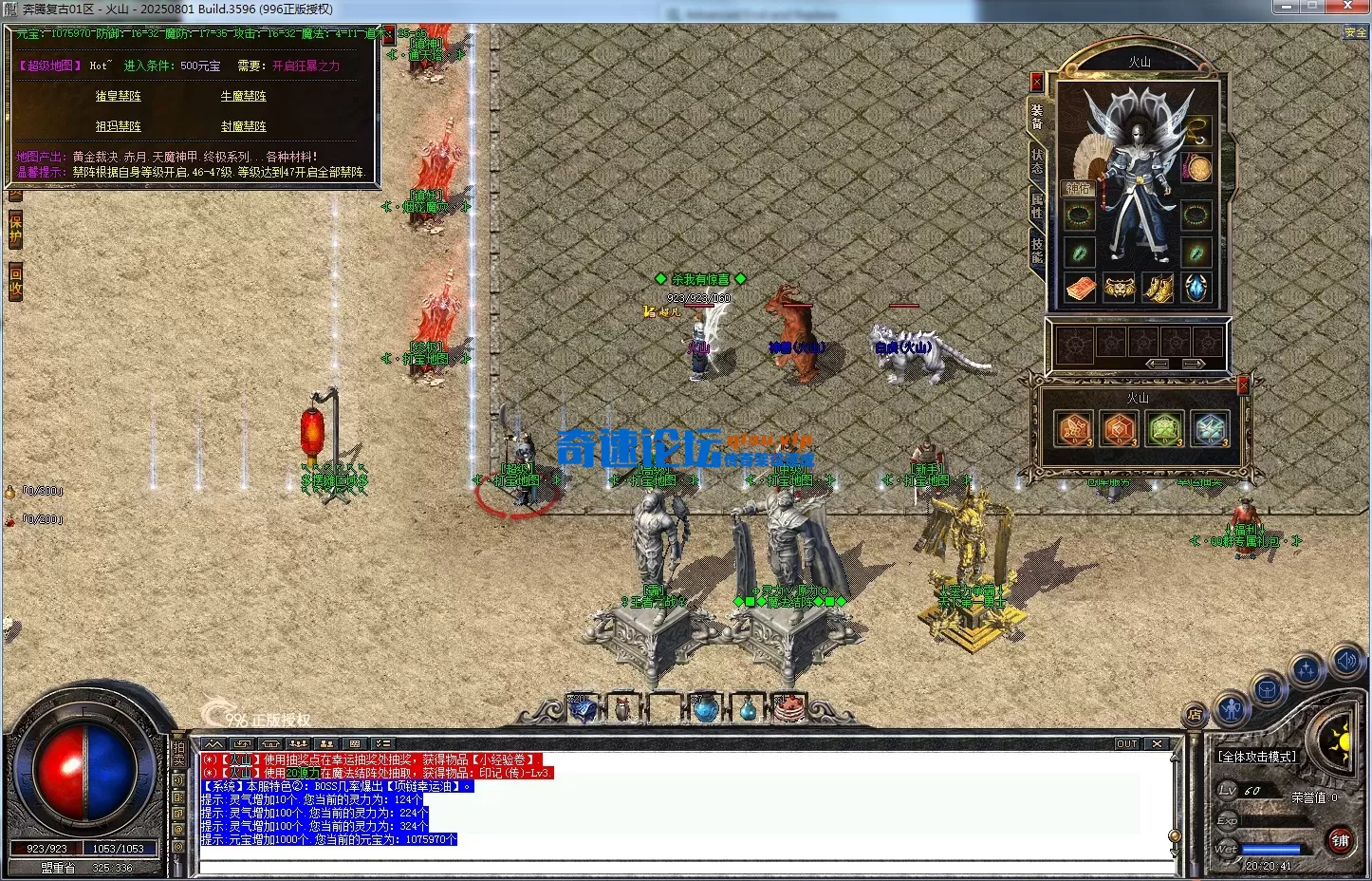The height and width of the screenshot is (881, 1372).
Task: Toggle the OUT switch on the chat panel
Action: click(x=1127, y=743)
